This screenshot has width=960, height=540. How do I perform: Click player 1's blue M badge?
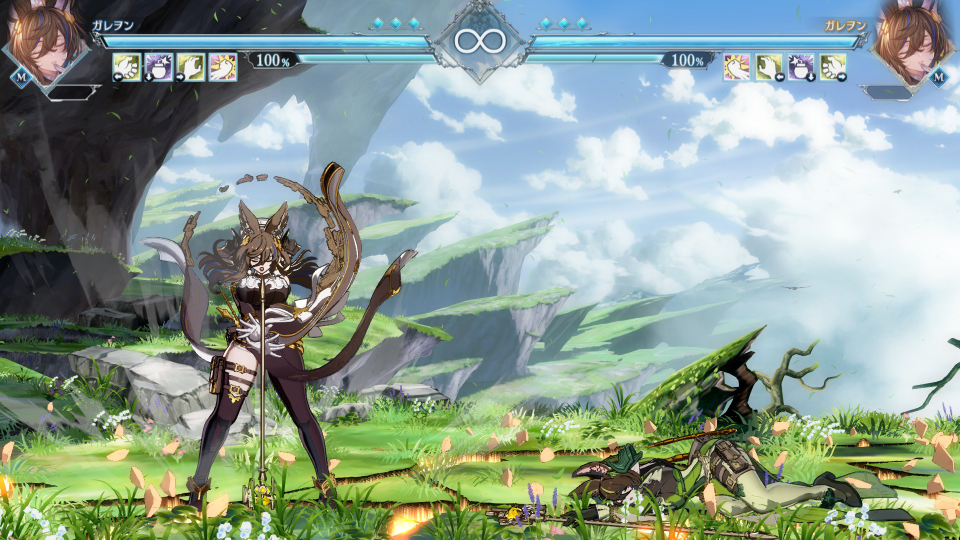click(x=20, y=77)
